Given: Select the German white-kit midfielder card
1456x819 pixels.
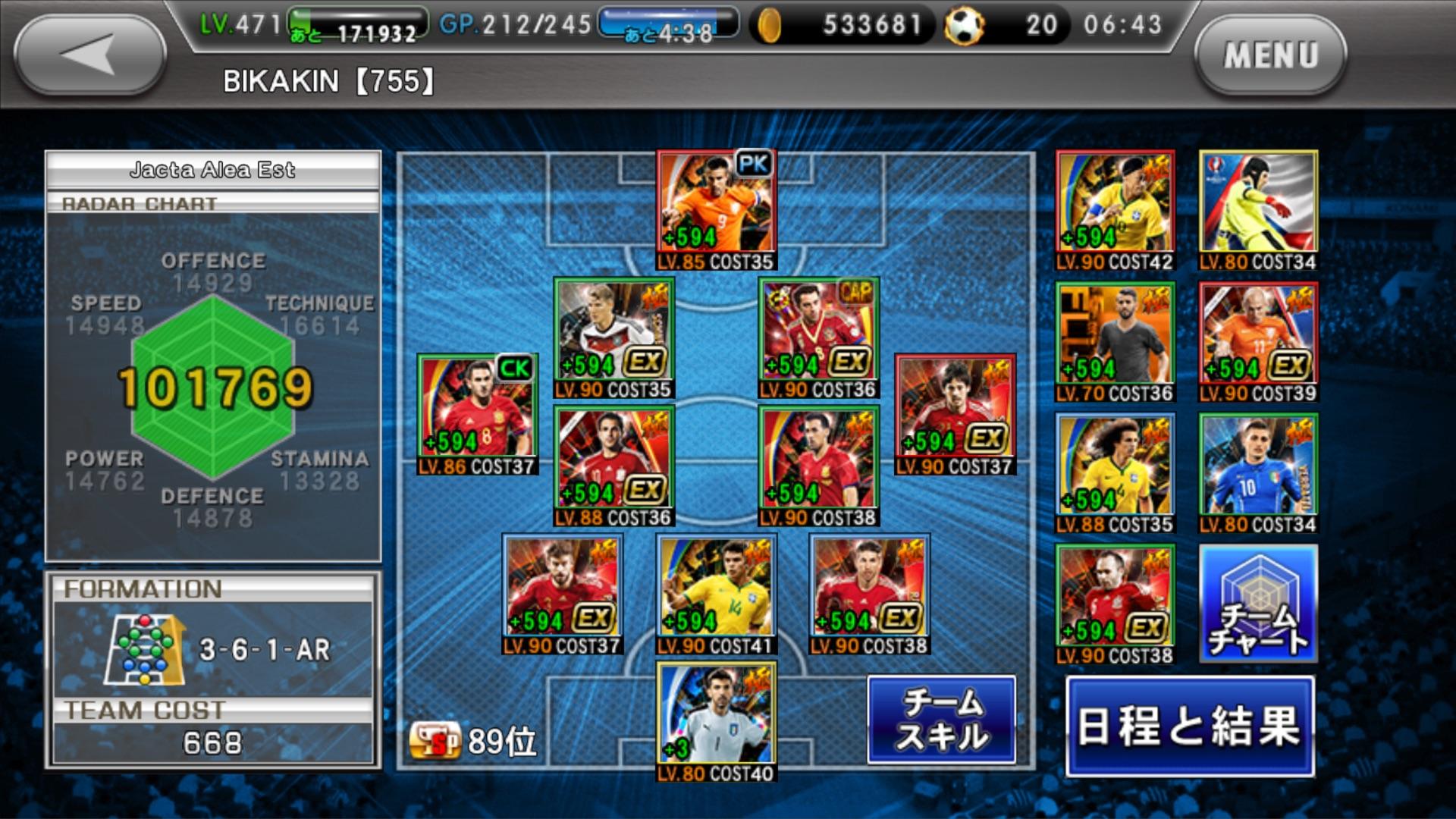Looking at the screenshot, I should coord(613,337).
